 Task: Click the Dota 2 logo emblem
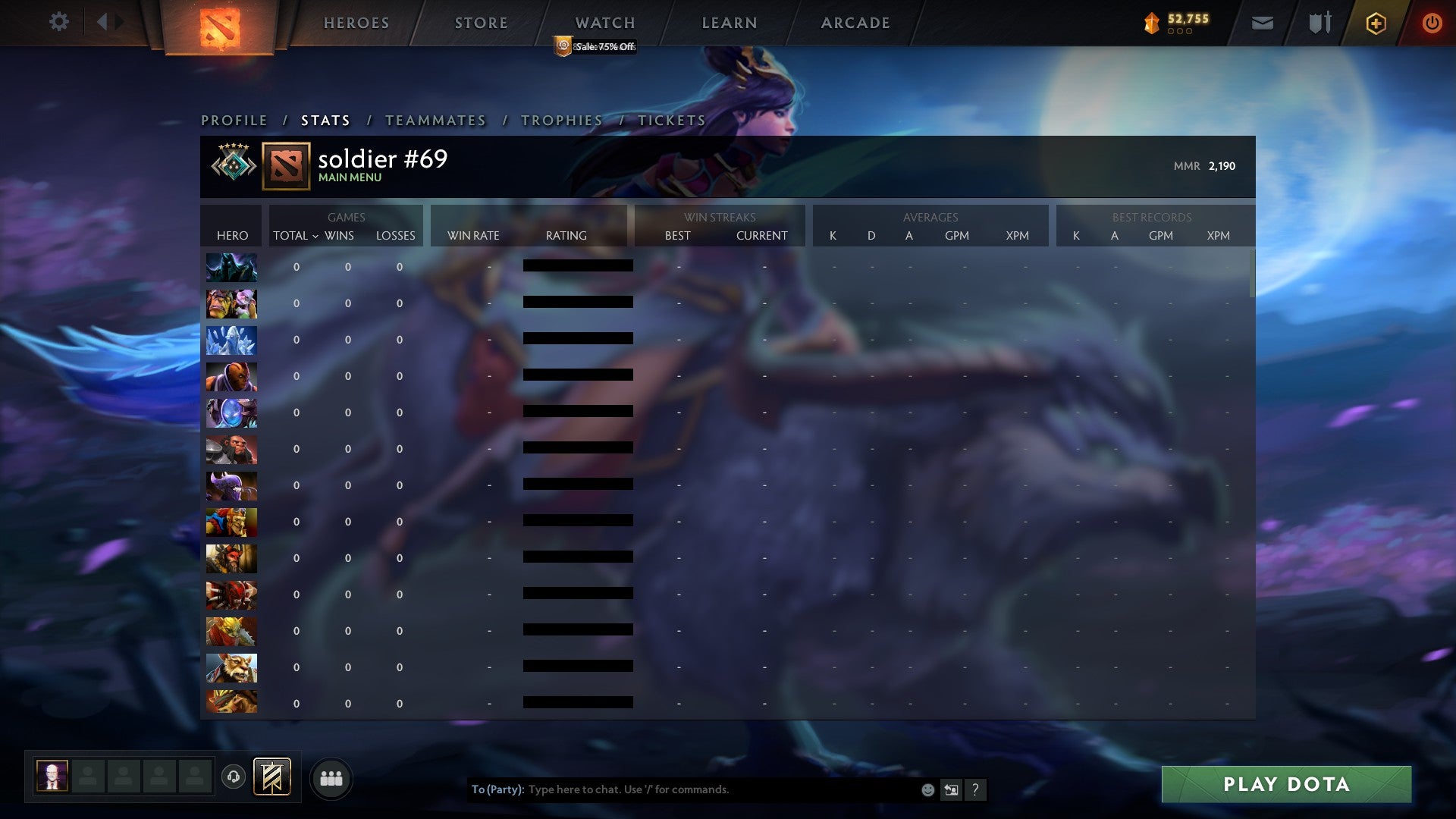[x=217, y=23]
